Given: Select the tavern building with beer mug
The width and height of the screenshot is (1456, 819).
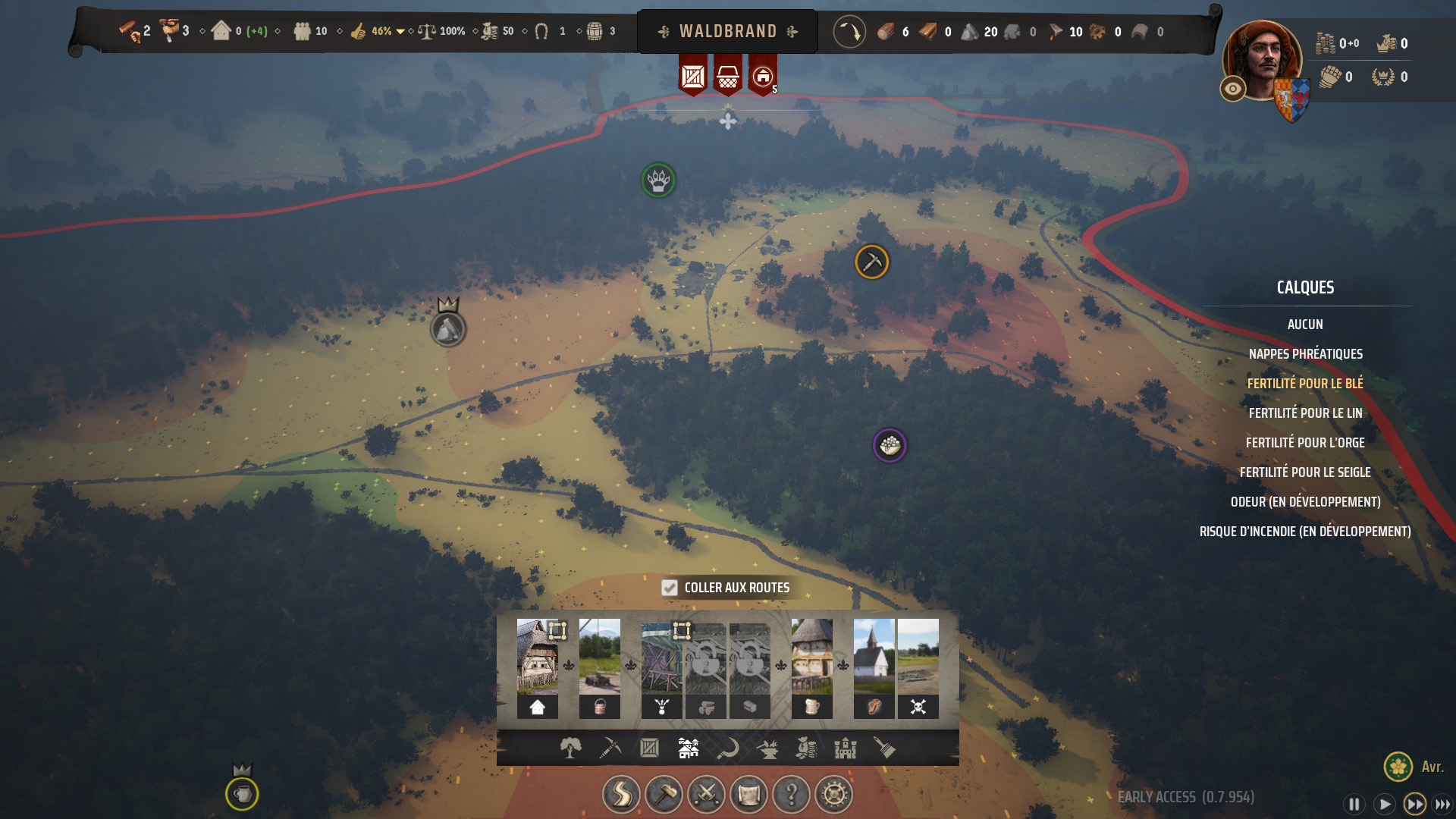Looking at the screenshot, I should (812, 667).
